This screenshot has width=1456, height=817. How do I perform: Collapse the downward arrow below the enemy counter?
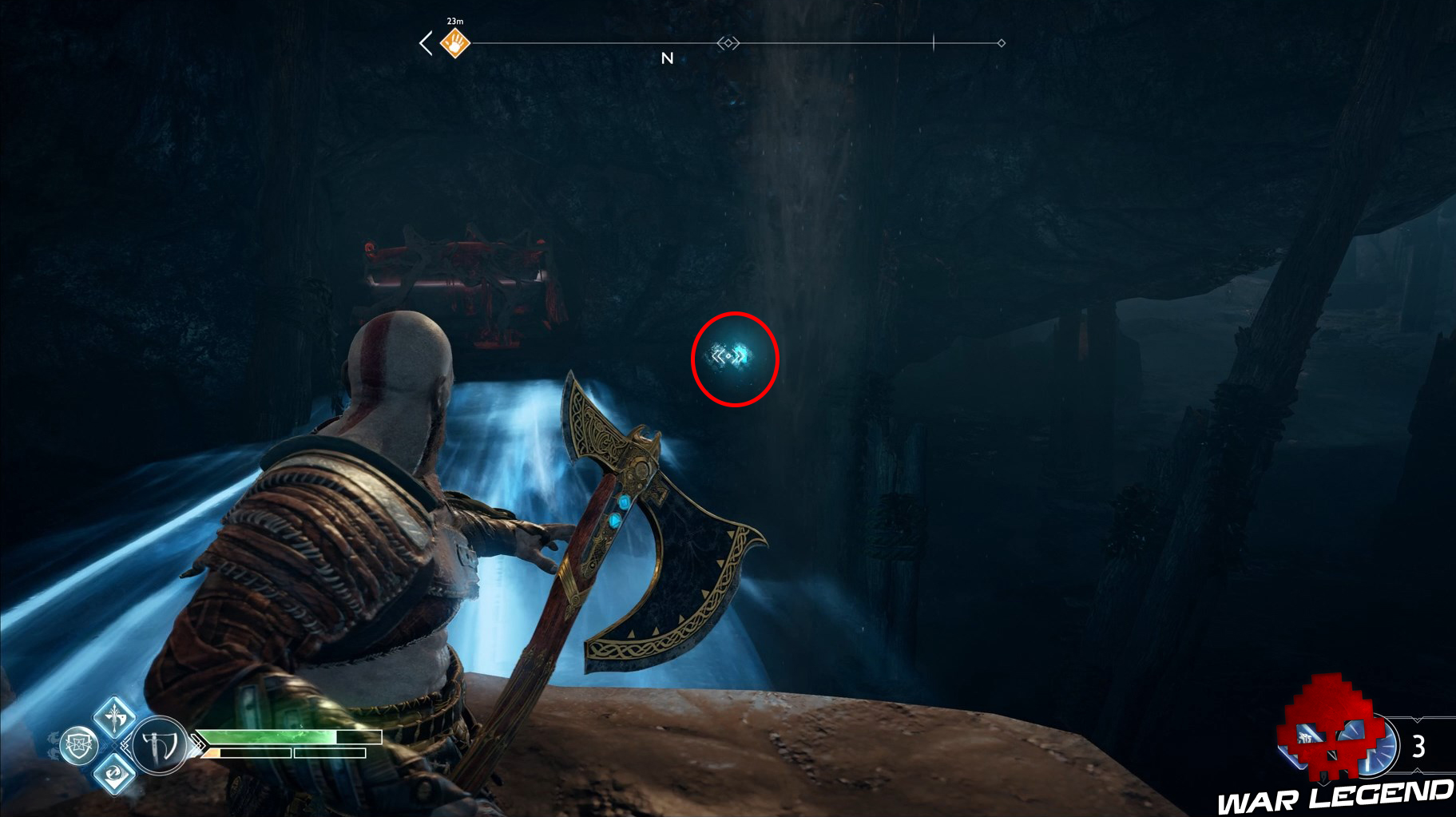pyautogui.click(x=1417, y=771)
